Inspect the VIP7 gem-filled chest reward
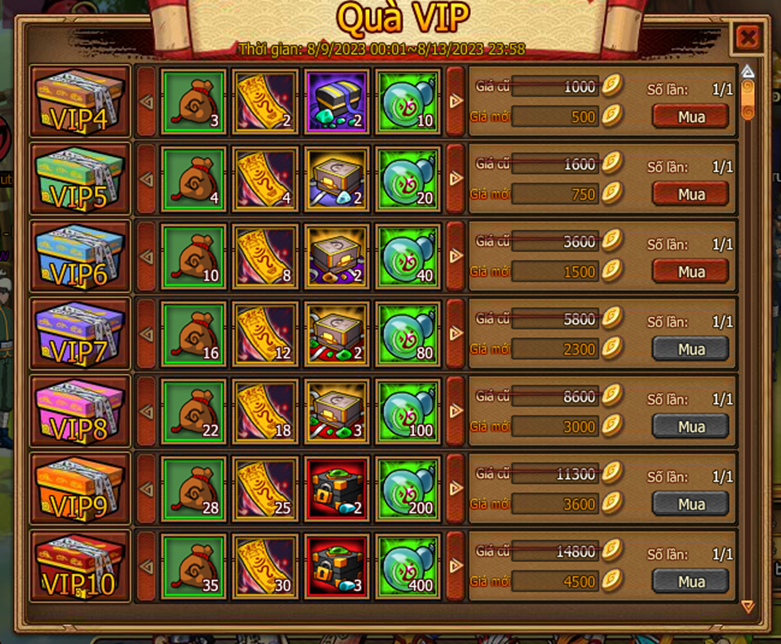 337,333
